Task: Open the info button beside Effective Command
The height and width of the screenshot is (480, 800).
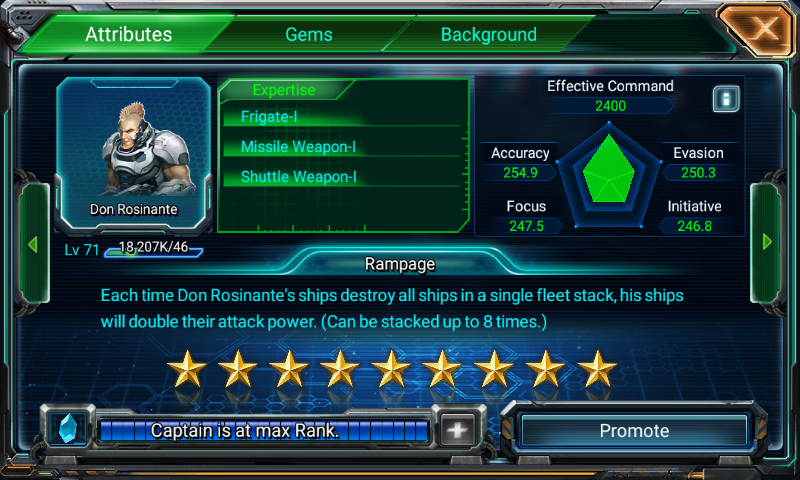Action: (x=726, y=99)
